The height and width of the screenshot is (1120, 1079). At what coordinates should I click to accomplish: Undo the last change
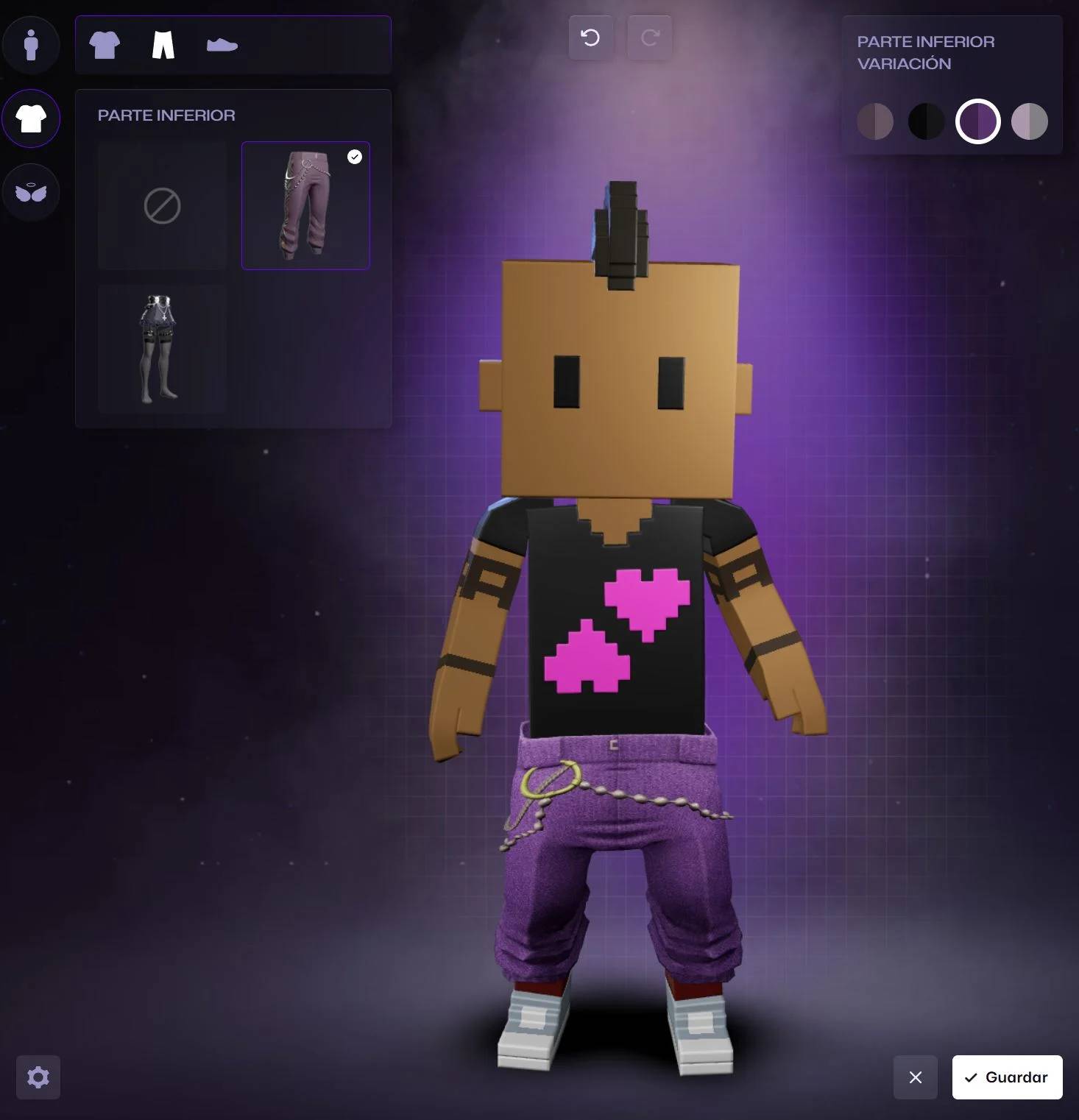tap(590, 38)
